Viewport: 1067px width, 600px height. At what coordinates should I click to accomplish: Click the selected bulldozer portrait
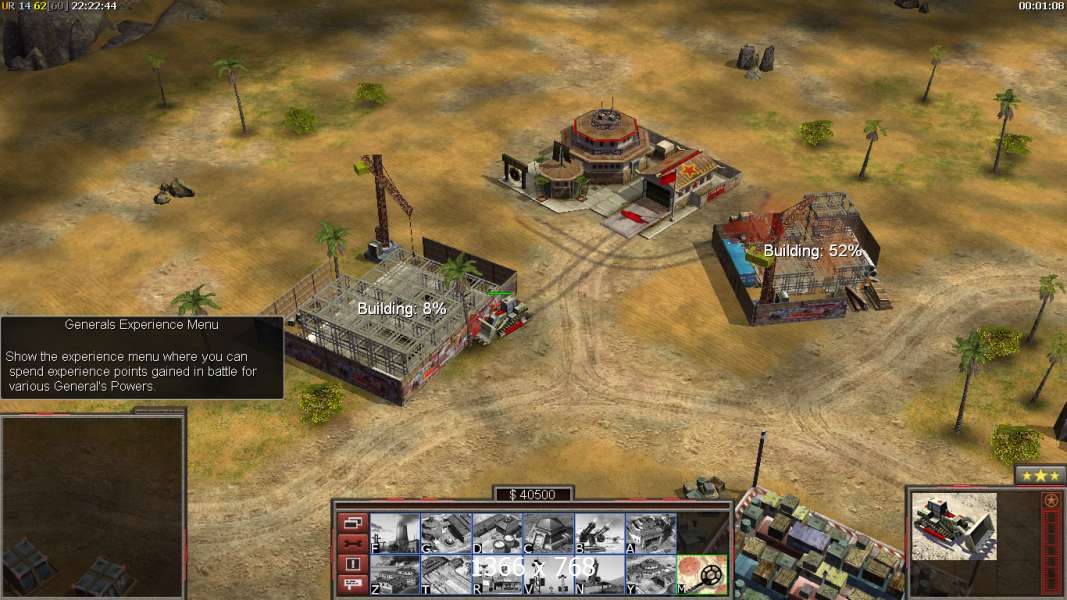954,526
